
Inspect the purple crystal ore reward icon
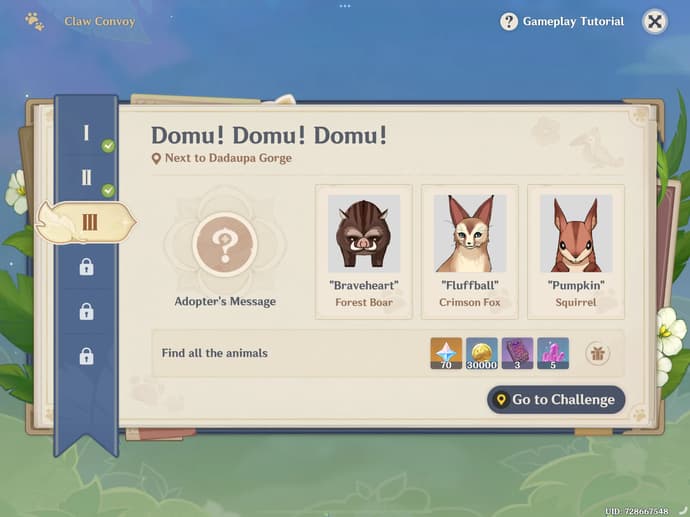[553, 353]
